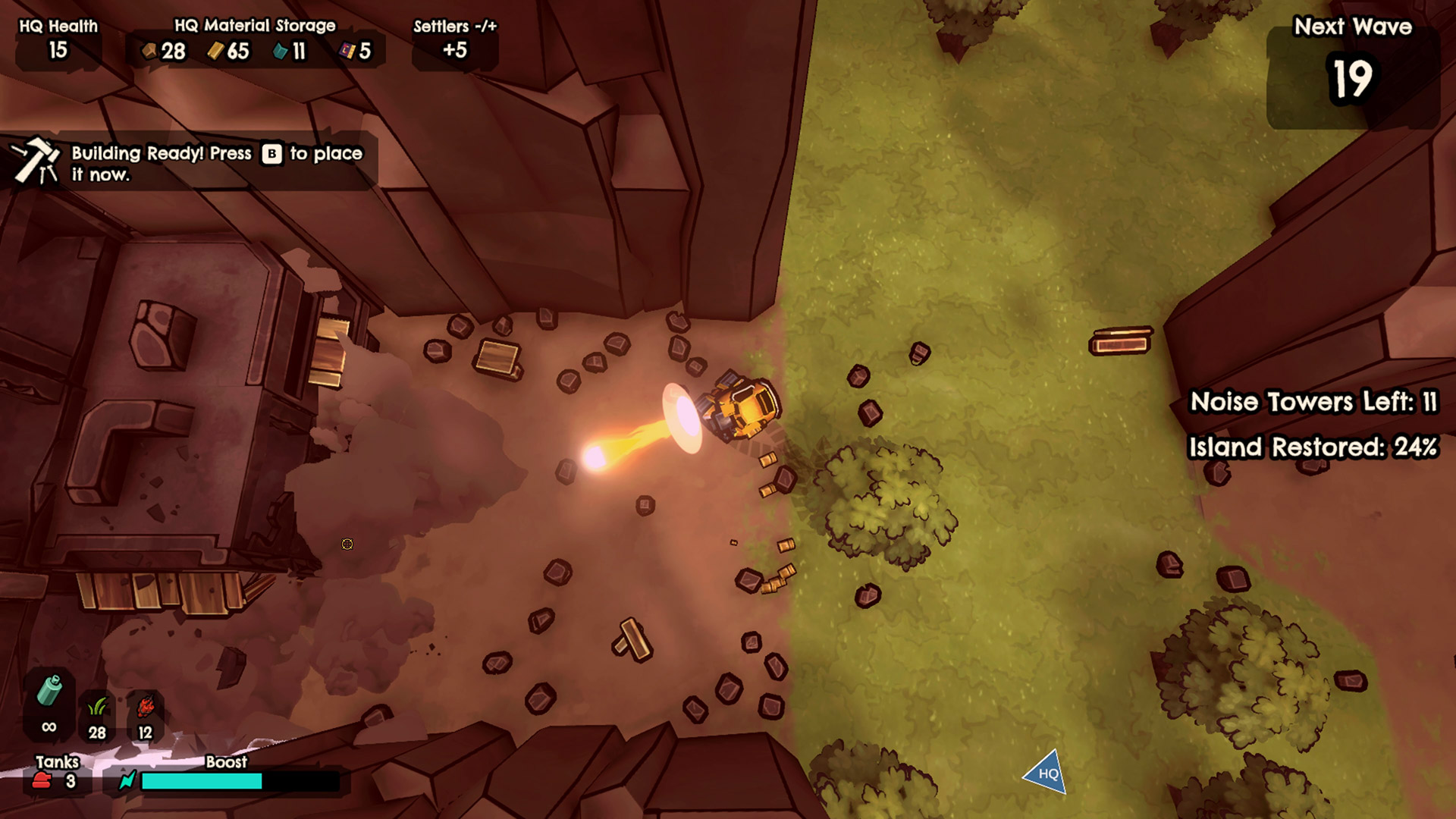Select the green canister ammo slot
The width and height of the screenshot is (1456, 819).
tap(49, 703)
